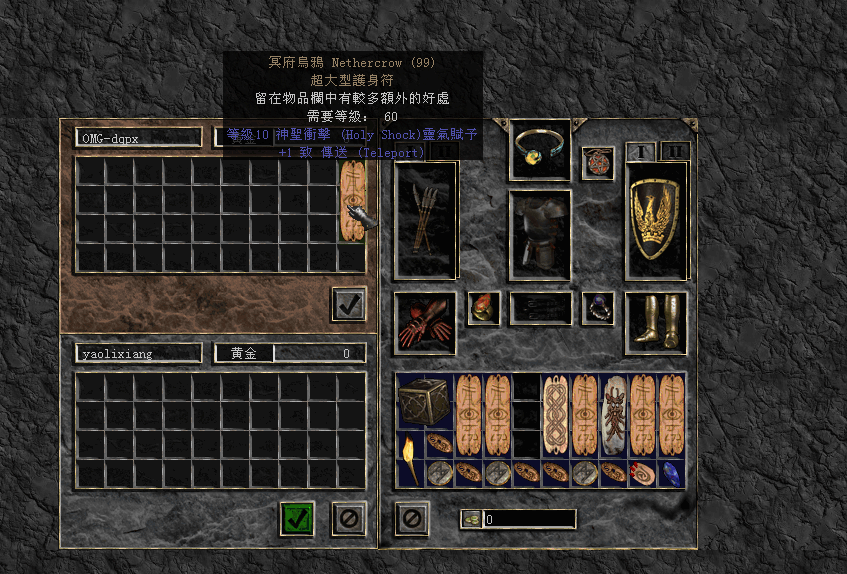
Task: Select the golden phoenix shield
Action: pos(655,219)
